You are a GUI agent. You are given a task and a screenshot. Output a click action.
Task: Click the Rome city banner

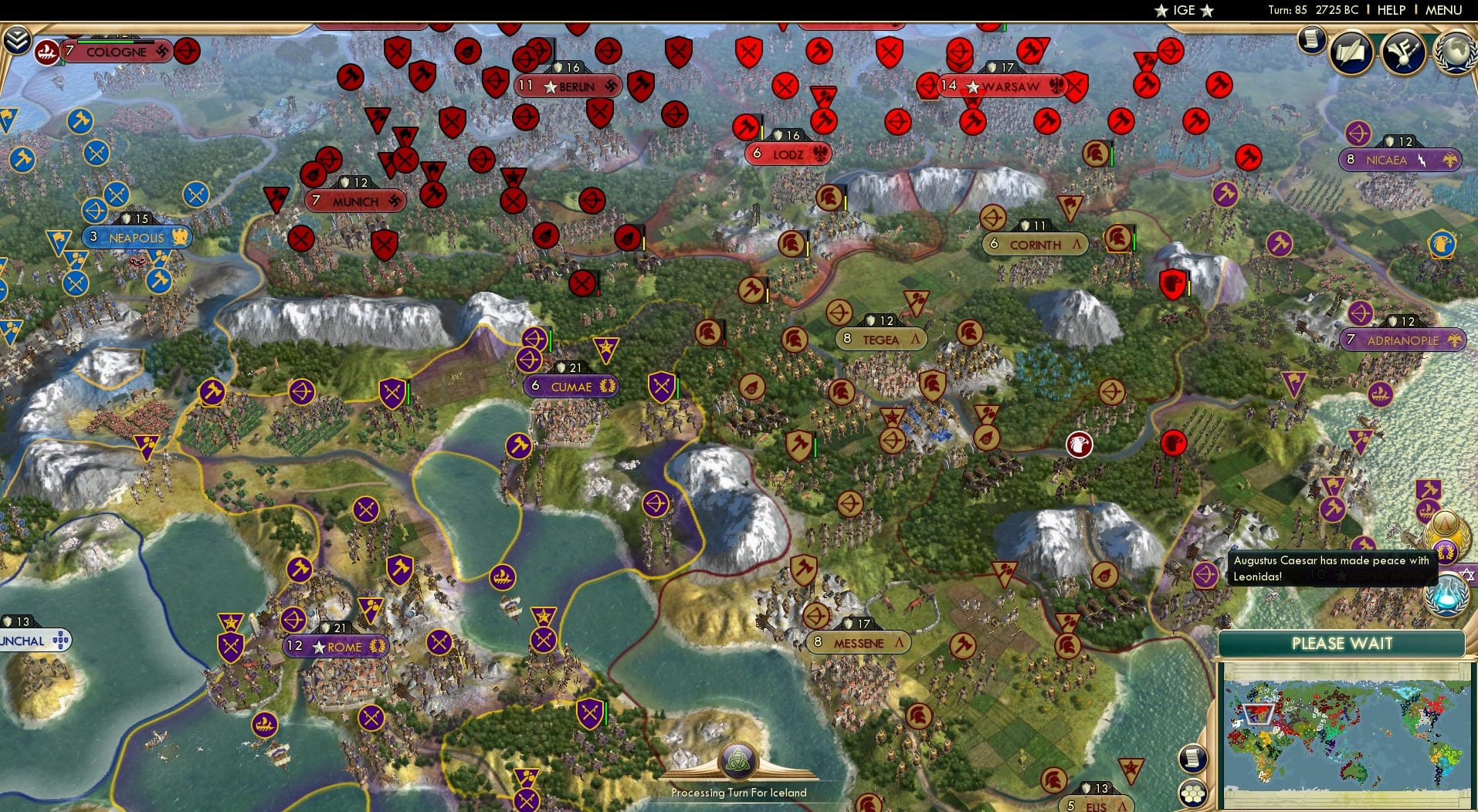click(334, 648)
